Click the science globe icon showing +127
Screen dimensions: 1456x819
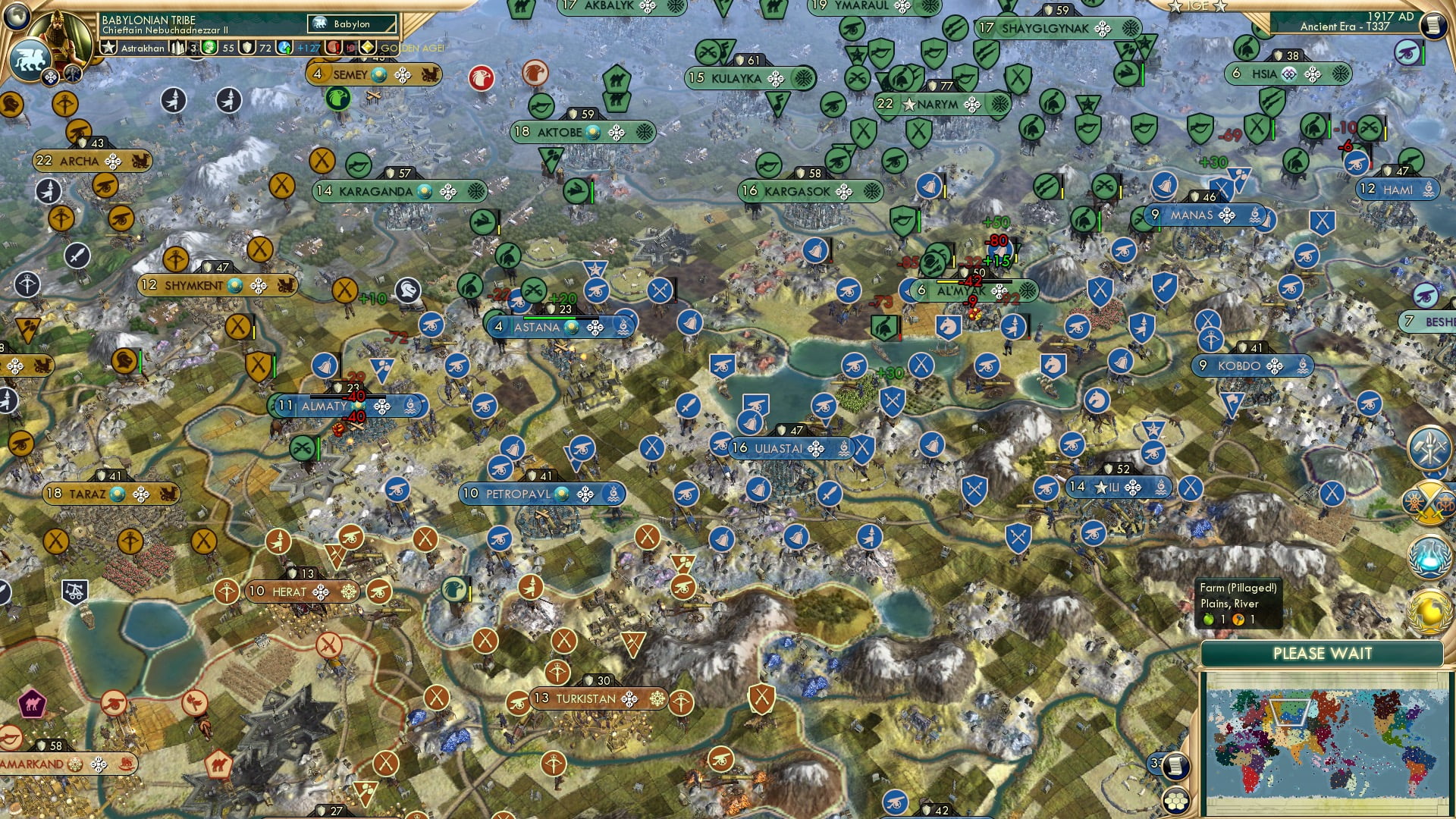tap(283, 49)
